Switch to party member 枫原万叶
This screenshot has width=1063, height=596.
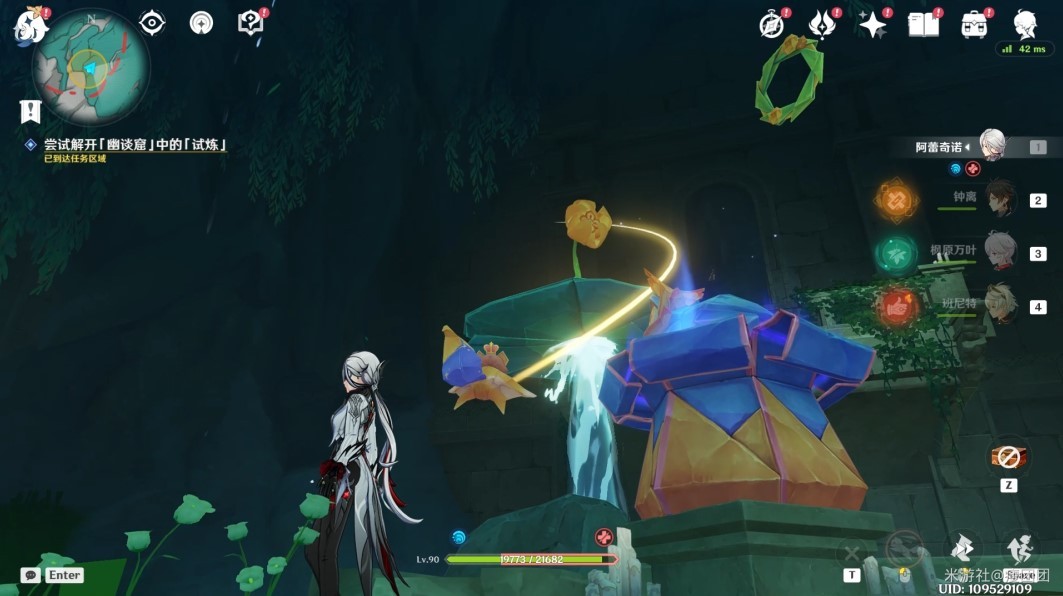coord(998,252)
